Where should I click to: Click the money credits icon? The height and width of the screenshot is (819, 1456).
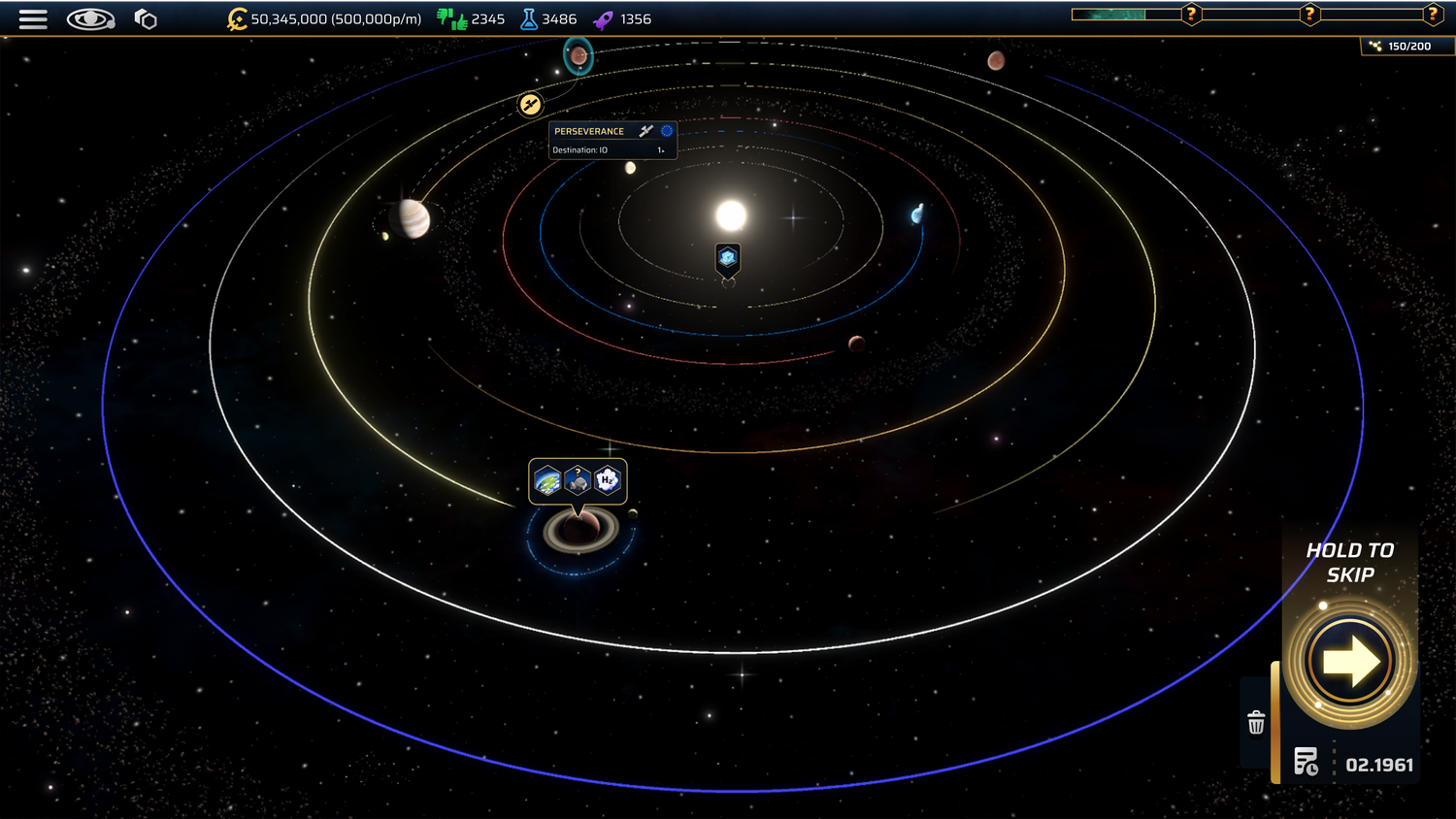tap(237, 19)
